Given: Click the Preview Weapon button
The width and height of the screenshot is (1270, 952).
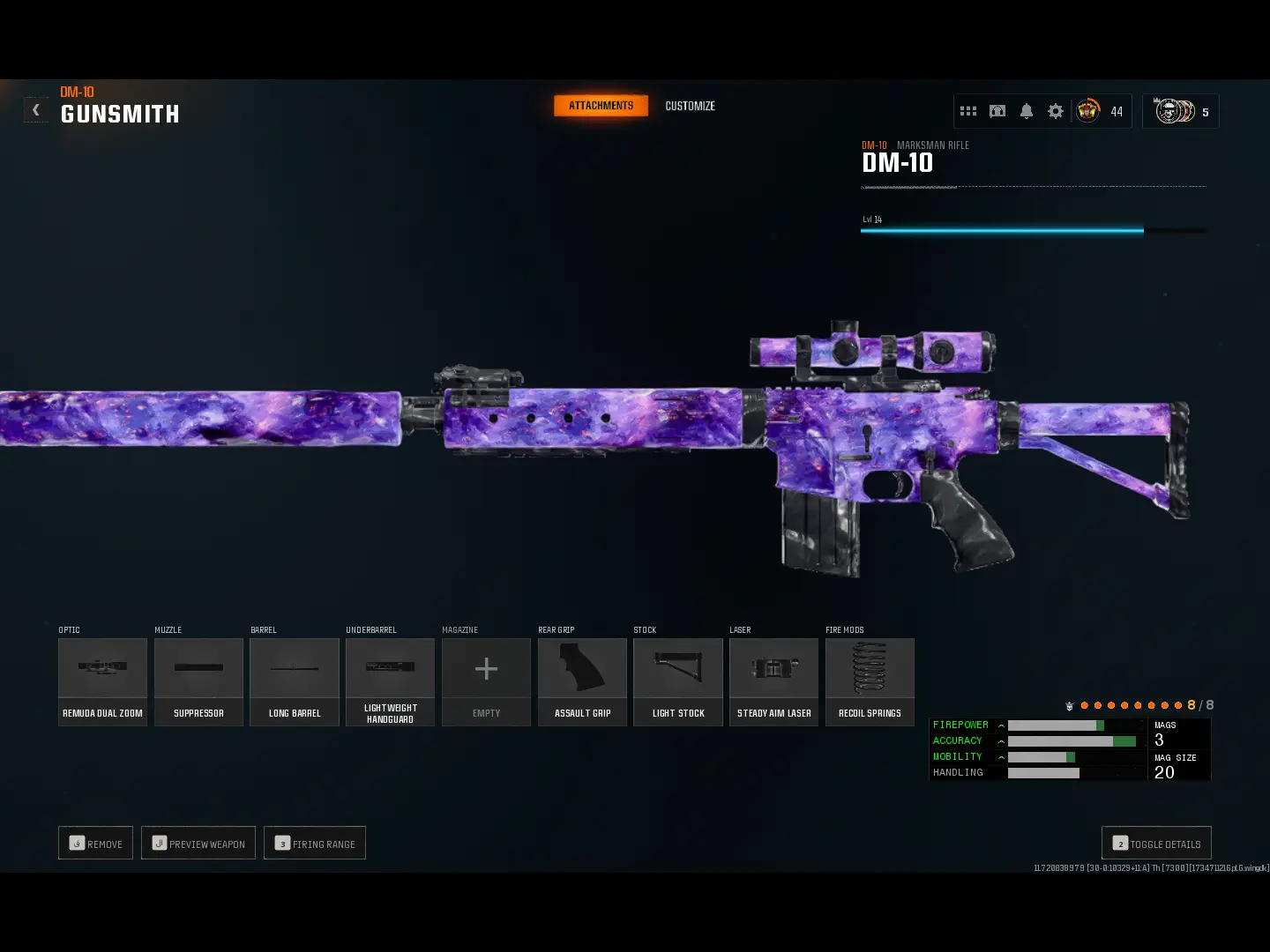Looking at the screenshot, I should [x=198, y=843].
